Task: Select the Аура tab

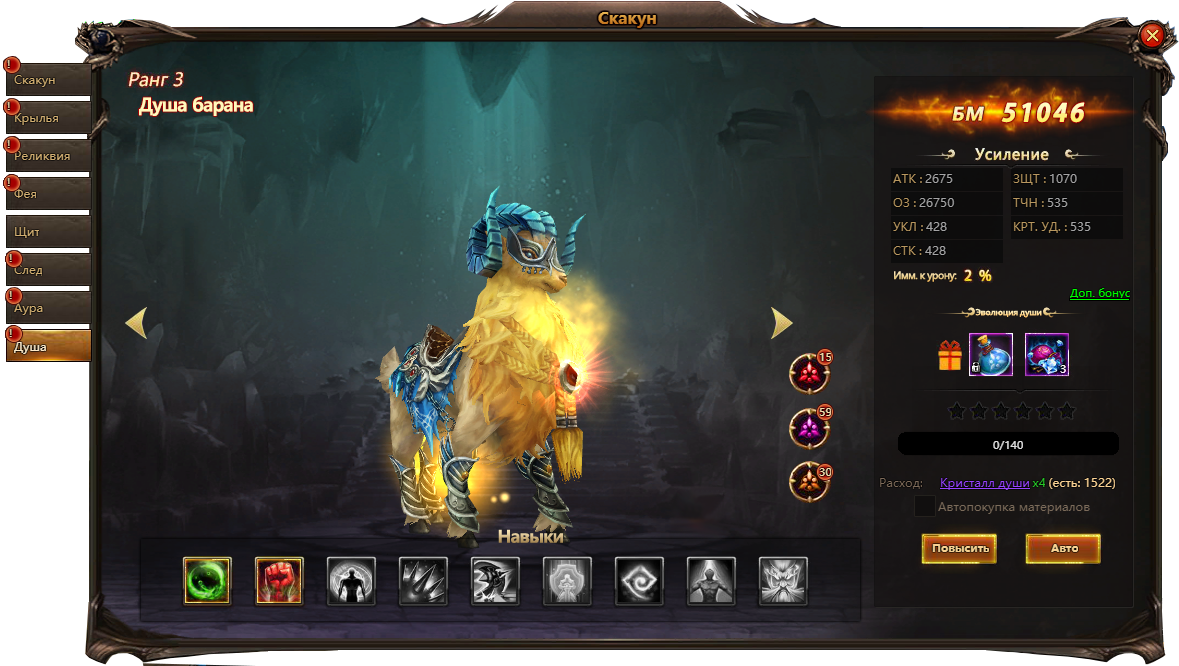Action: (48, 308)
